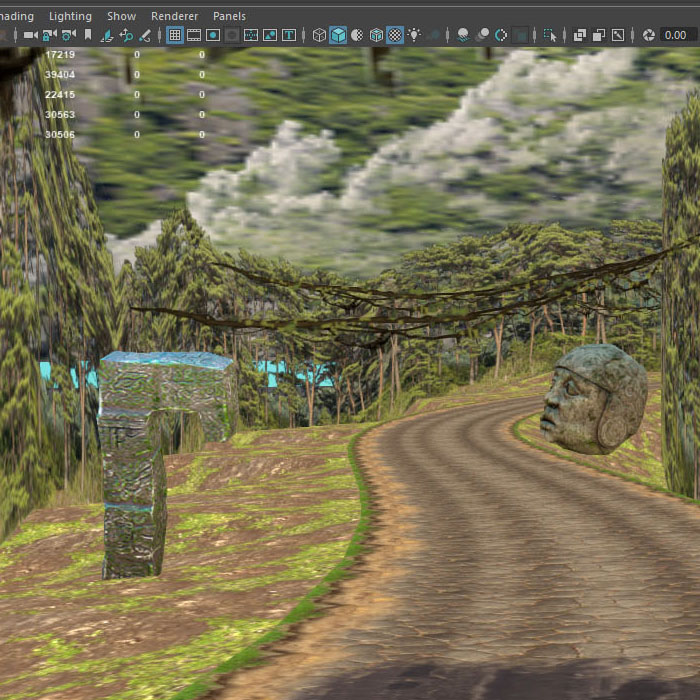Open the Lighting menu
700x700 pixels.
[x=70, y=16]
